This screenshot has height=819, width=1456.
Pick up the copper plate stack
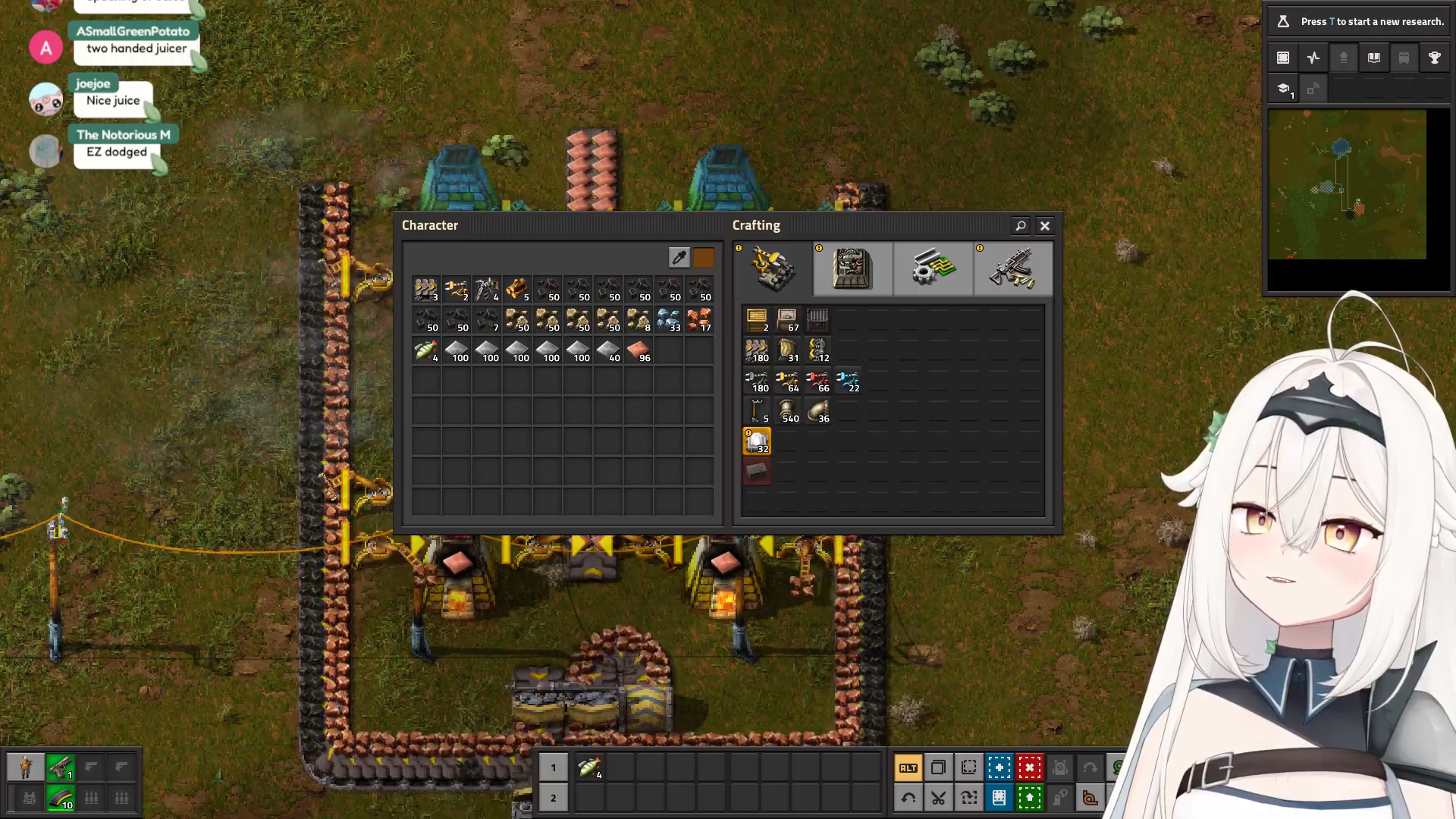[x=639, y=351]
